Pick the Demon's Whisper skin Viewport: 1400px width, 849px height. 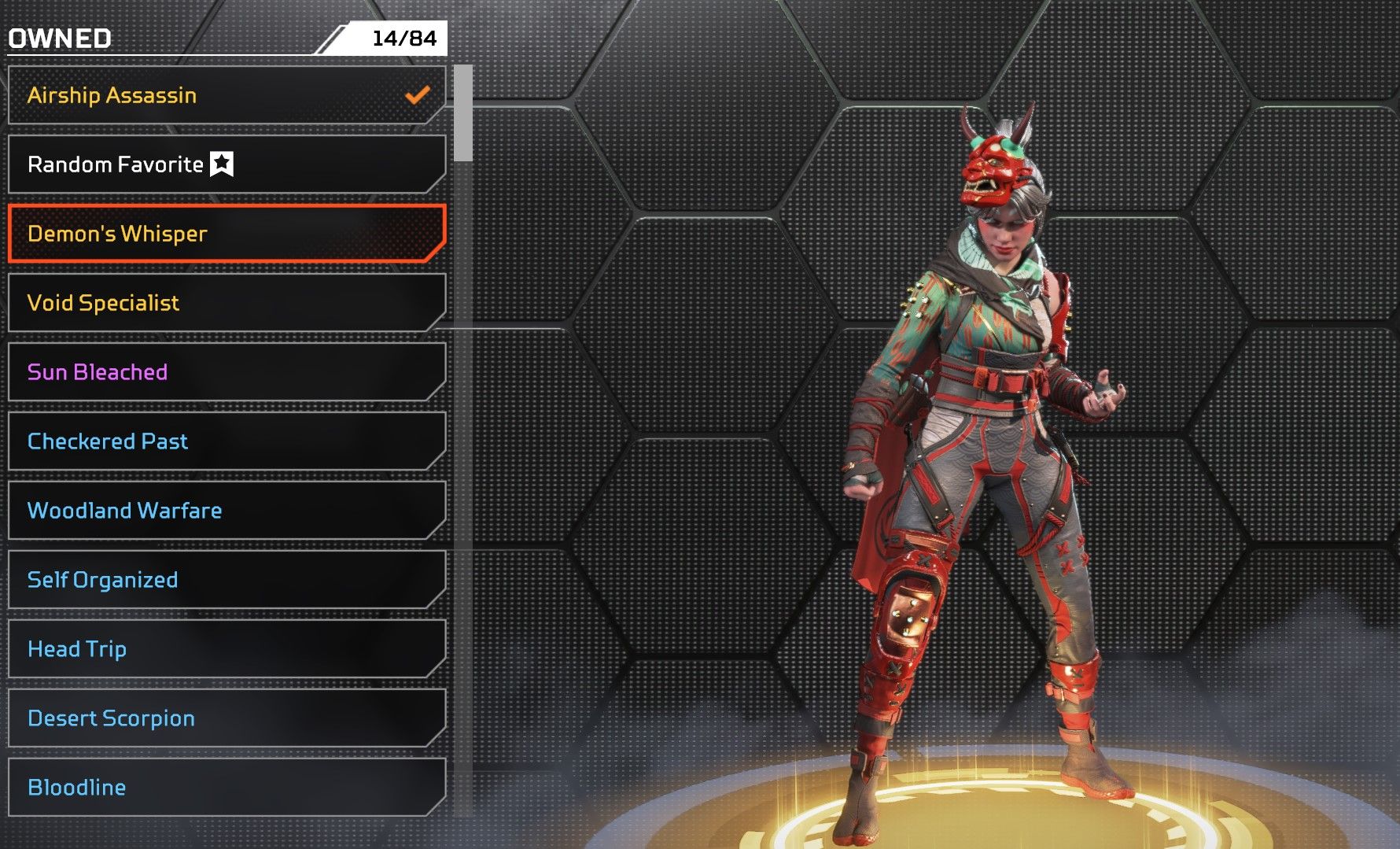click(227, 234)
